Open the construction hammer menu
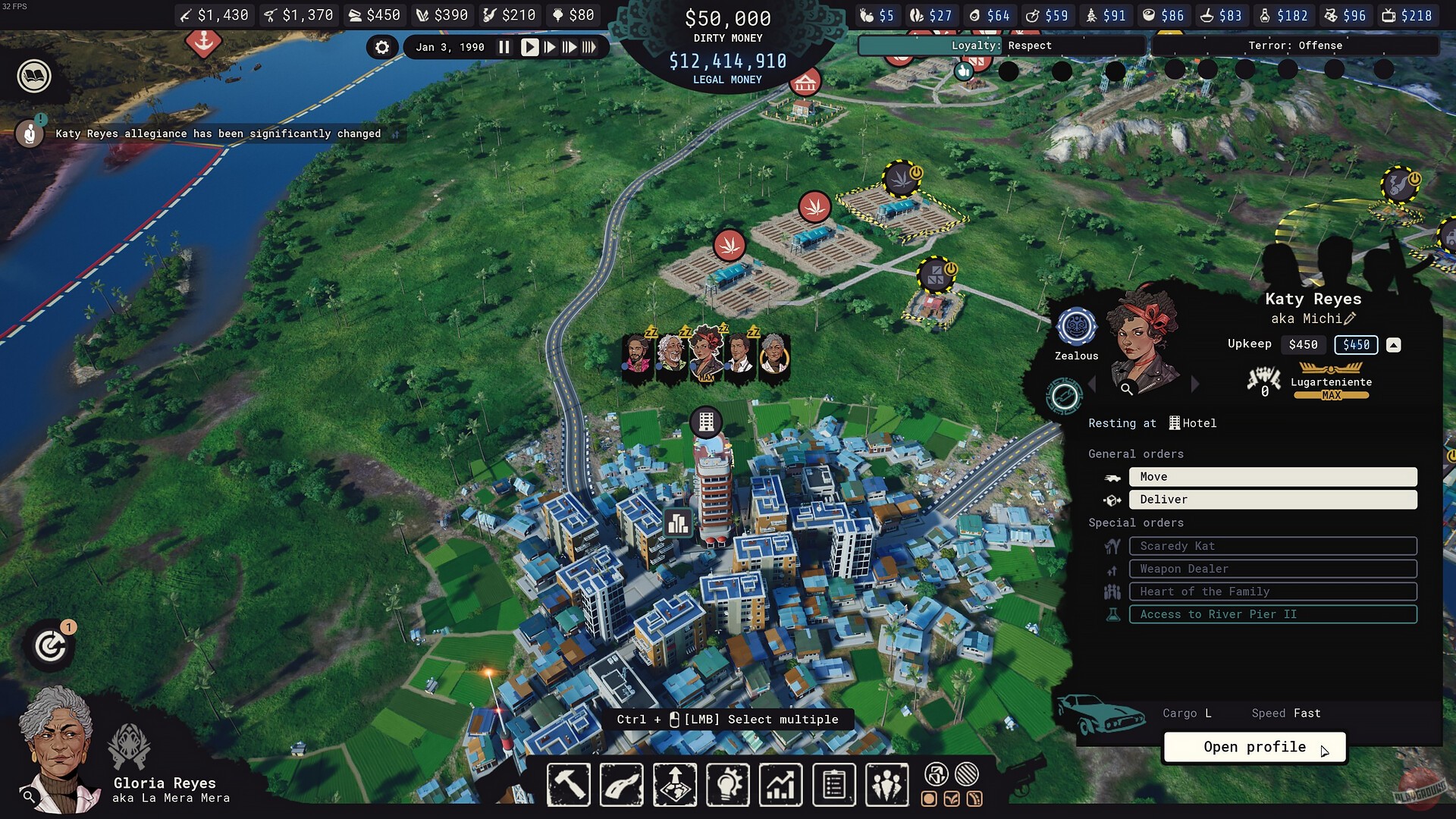Image resolution: width=1456 pixels, height=819 pixels. (x=569, y=785)
